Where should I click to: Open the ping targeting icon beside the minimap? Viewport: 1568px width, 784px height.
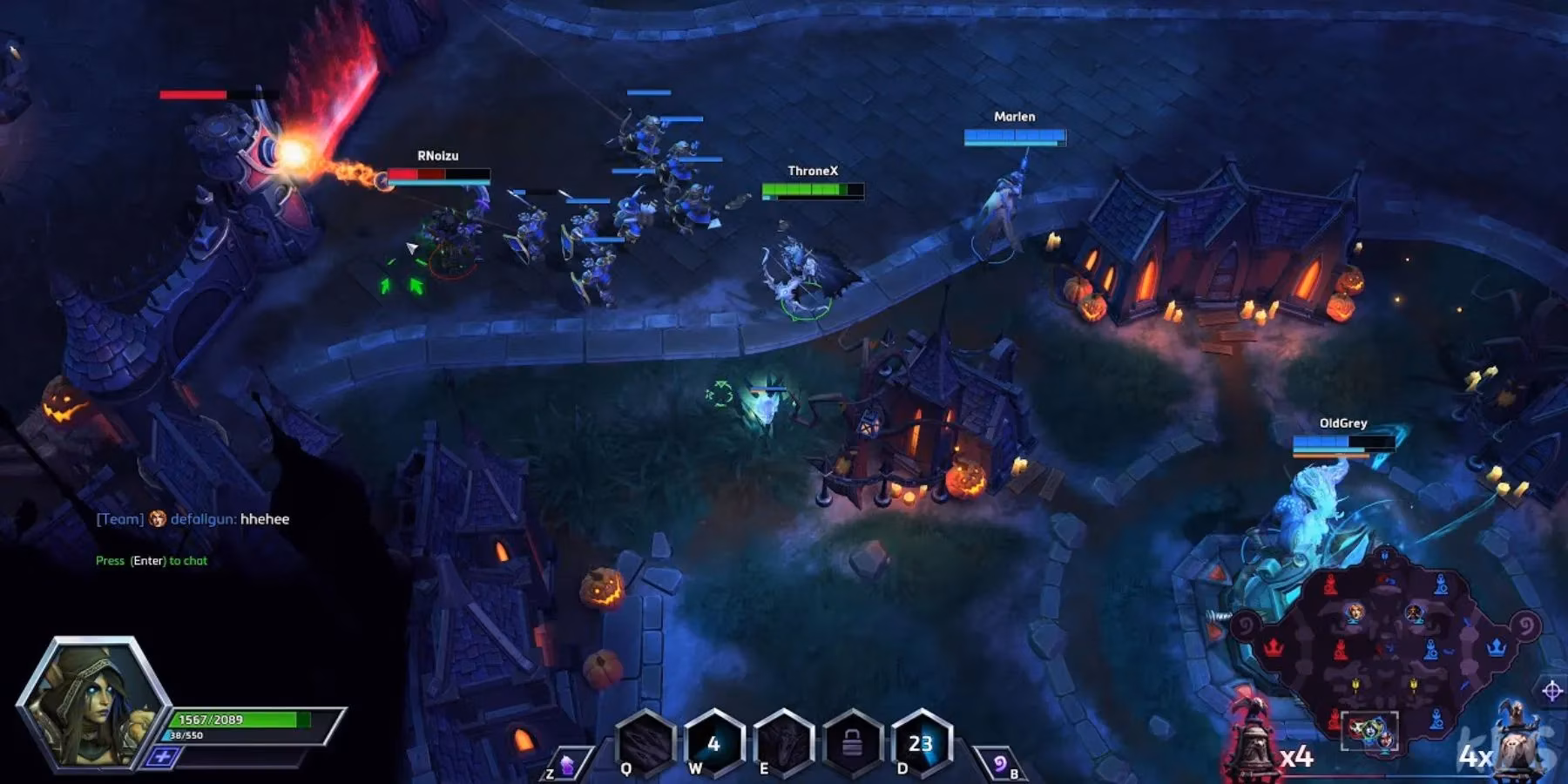[x=1553, y=689]
